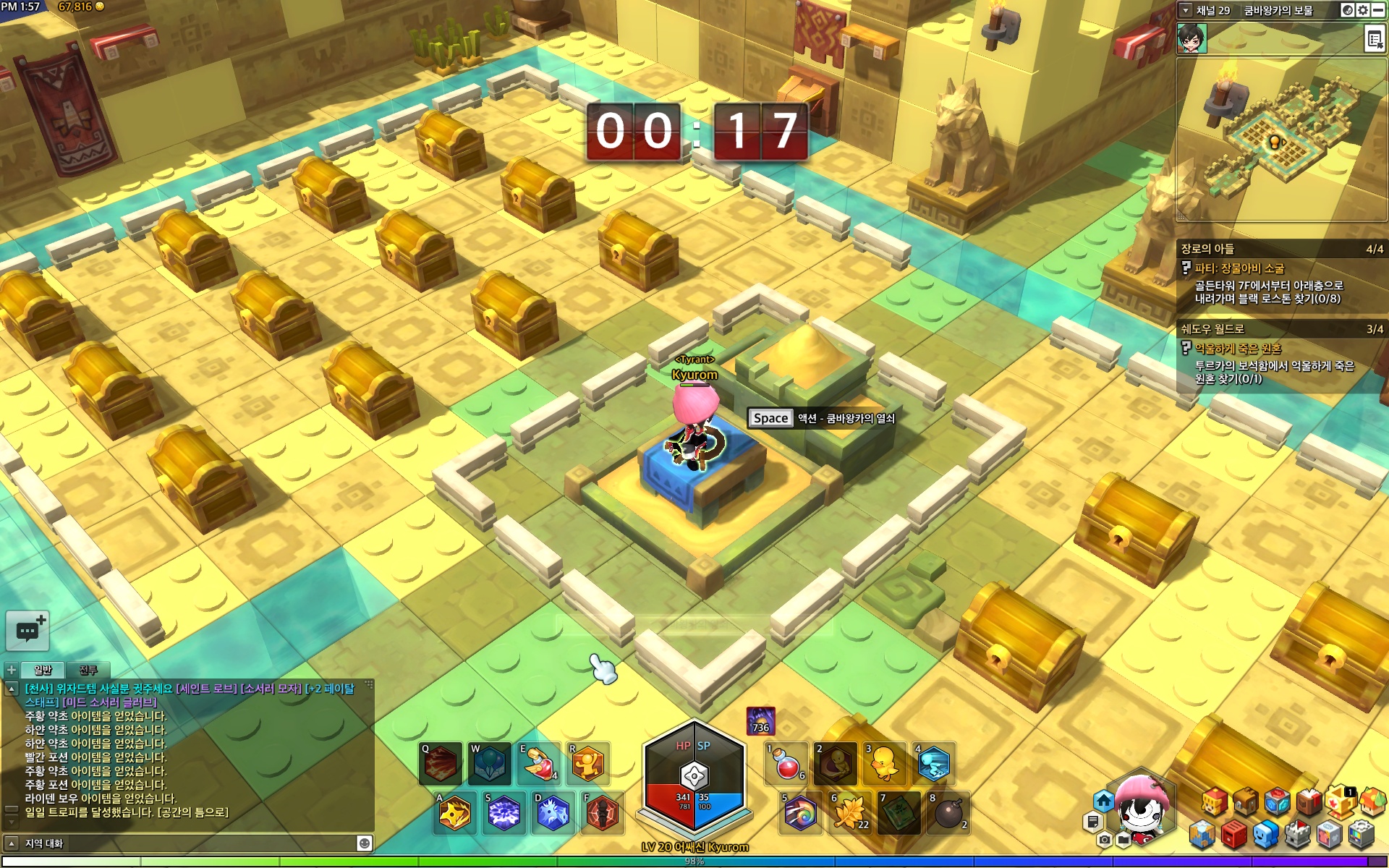Viewport: 1389px width, 868px height.
Task: Open the channel dropdown for 채널 29
Action: [1185, 10]
